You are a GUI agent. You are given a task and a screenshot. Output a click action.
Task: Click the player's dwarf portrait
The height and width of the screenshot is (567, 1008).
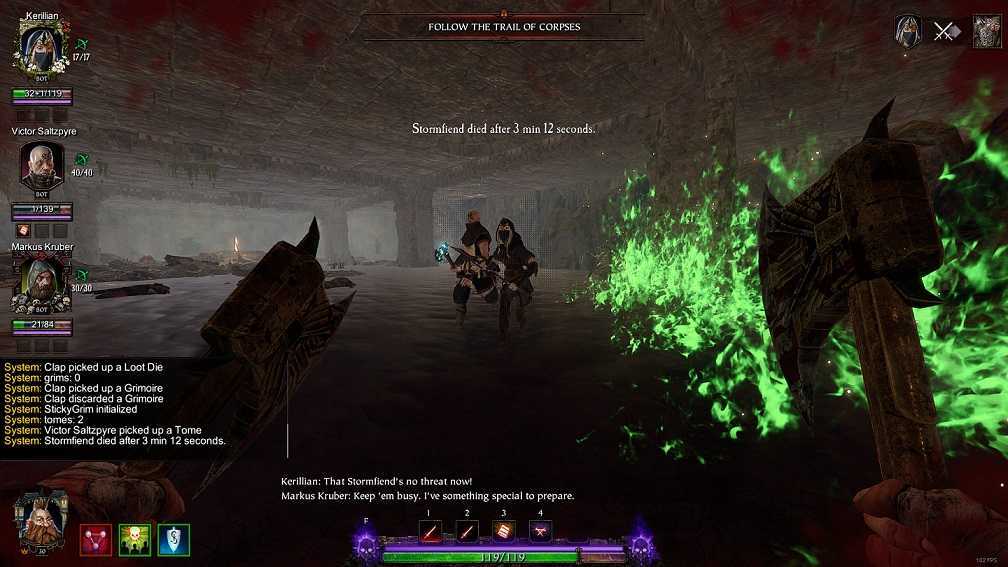click(x=41, y=518)
